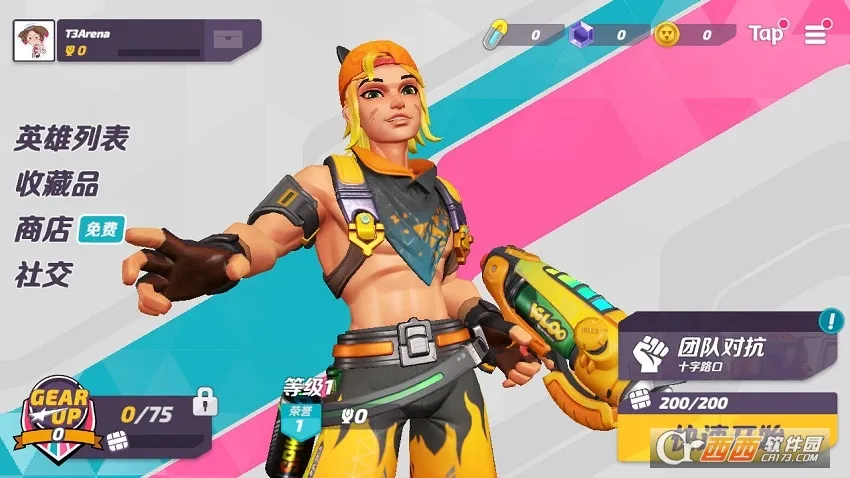Open the 社交 social menu
Screen dimensions: 850x478
click(x=43, y=275)
